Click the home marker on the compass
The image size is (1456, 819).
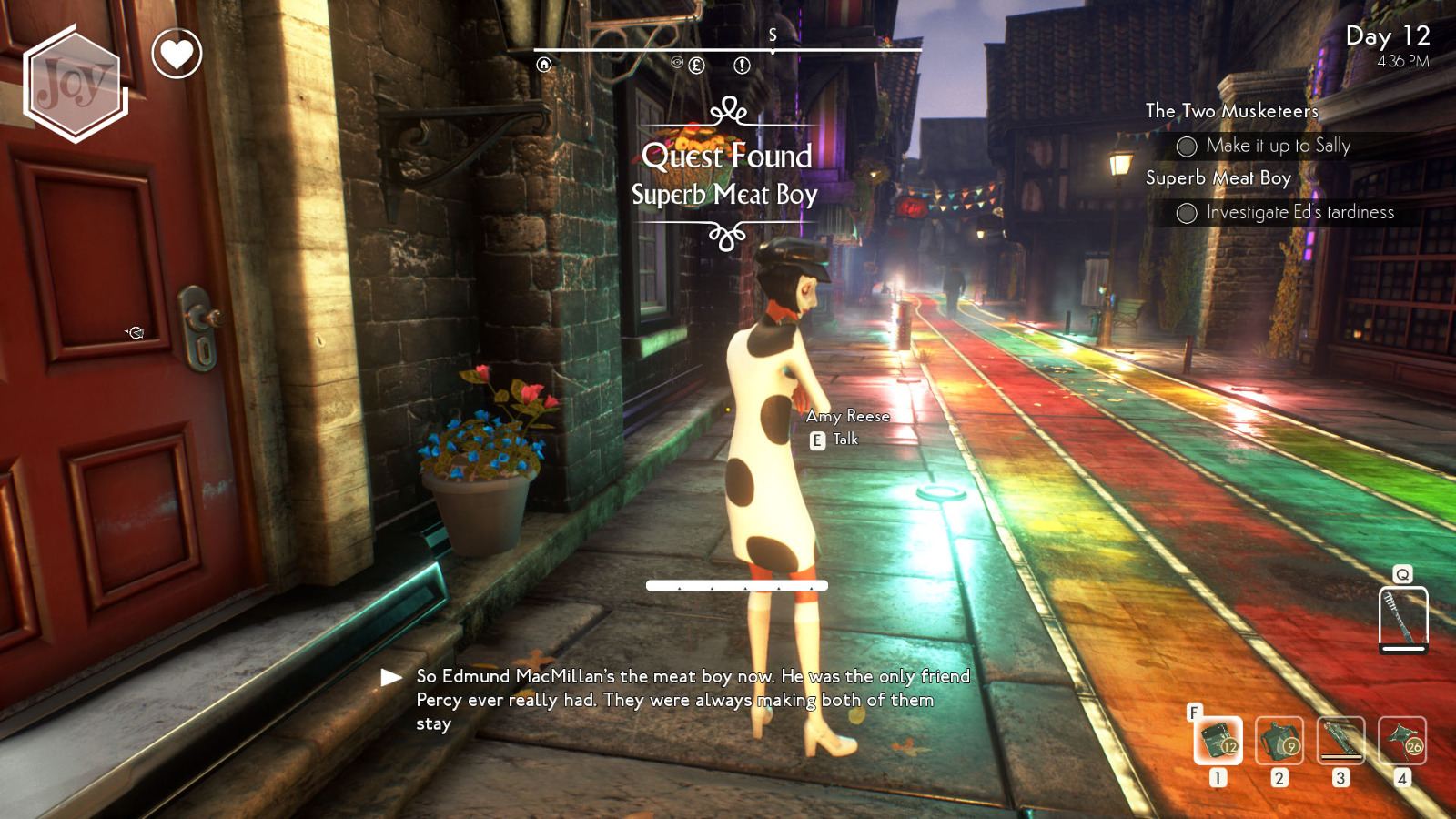click(x=544, y=65)
